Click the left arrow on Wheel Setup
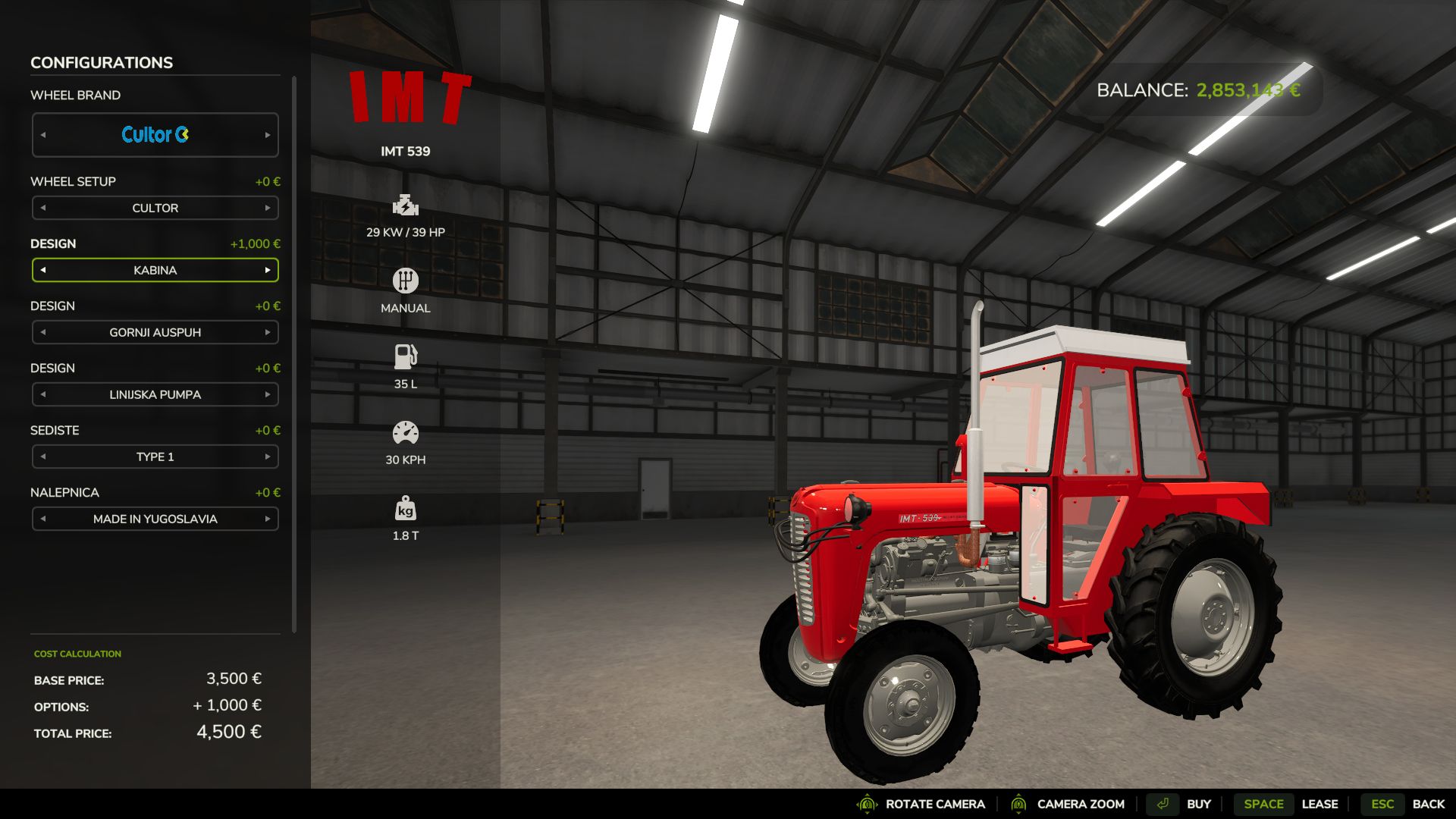Image resolution: width=1456 pixels, height=819 pixels. tap(43, 208)
